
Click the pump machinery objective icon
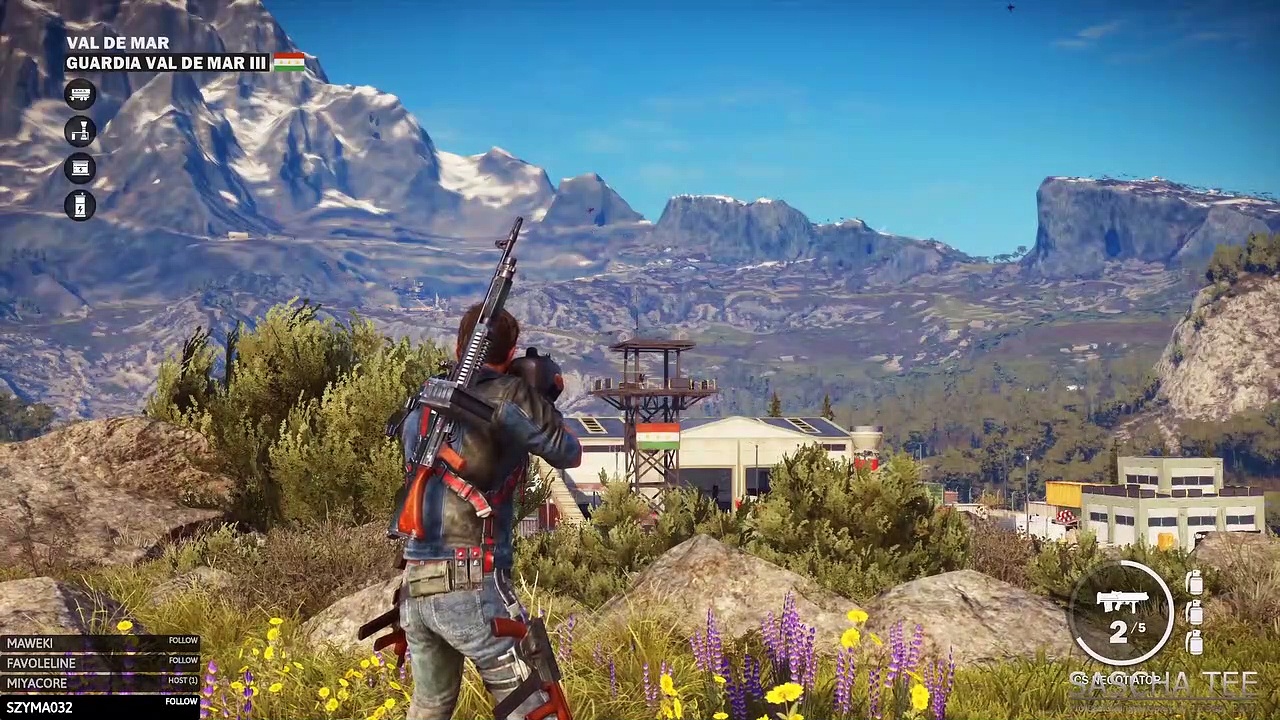(80, 131)
